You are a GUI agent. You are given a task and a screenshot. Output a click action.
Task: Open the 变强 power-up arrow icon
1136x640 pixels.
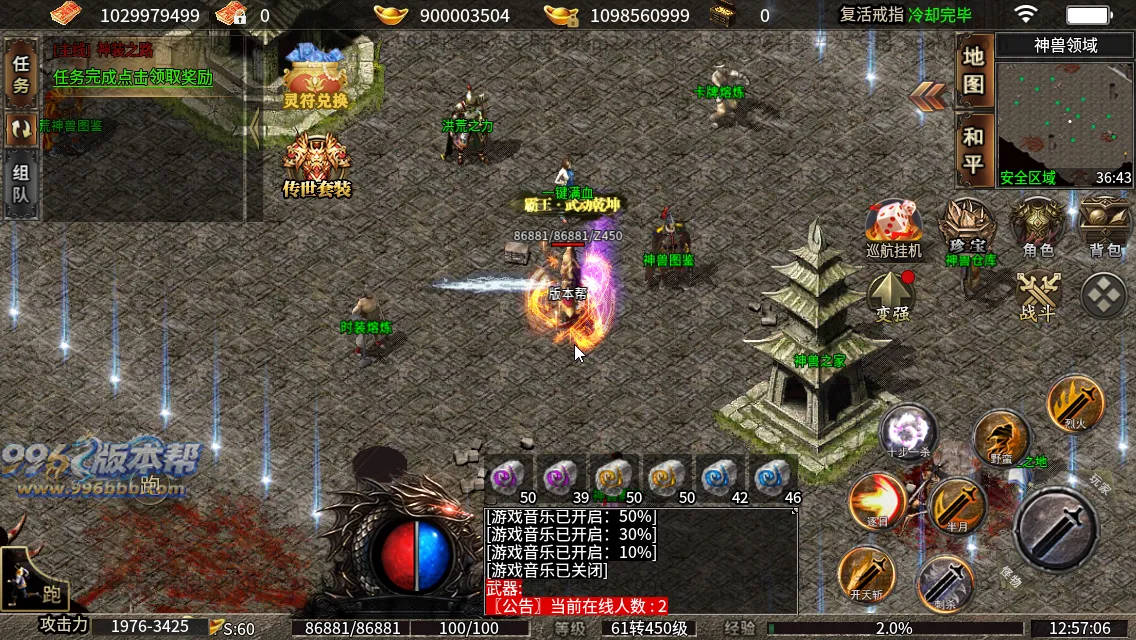click(x=892, y=295)
